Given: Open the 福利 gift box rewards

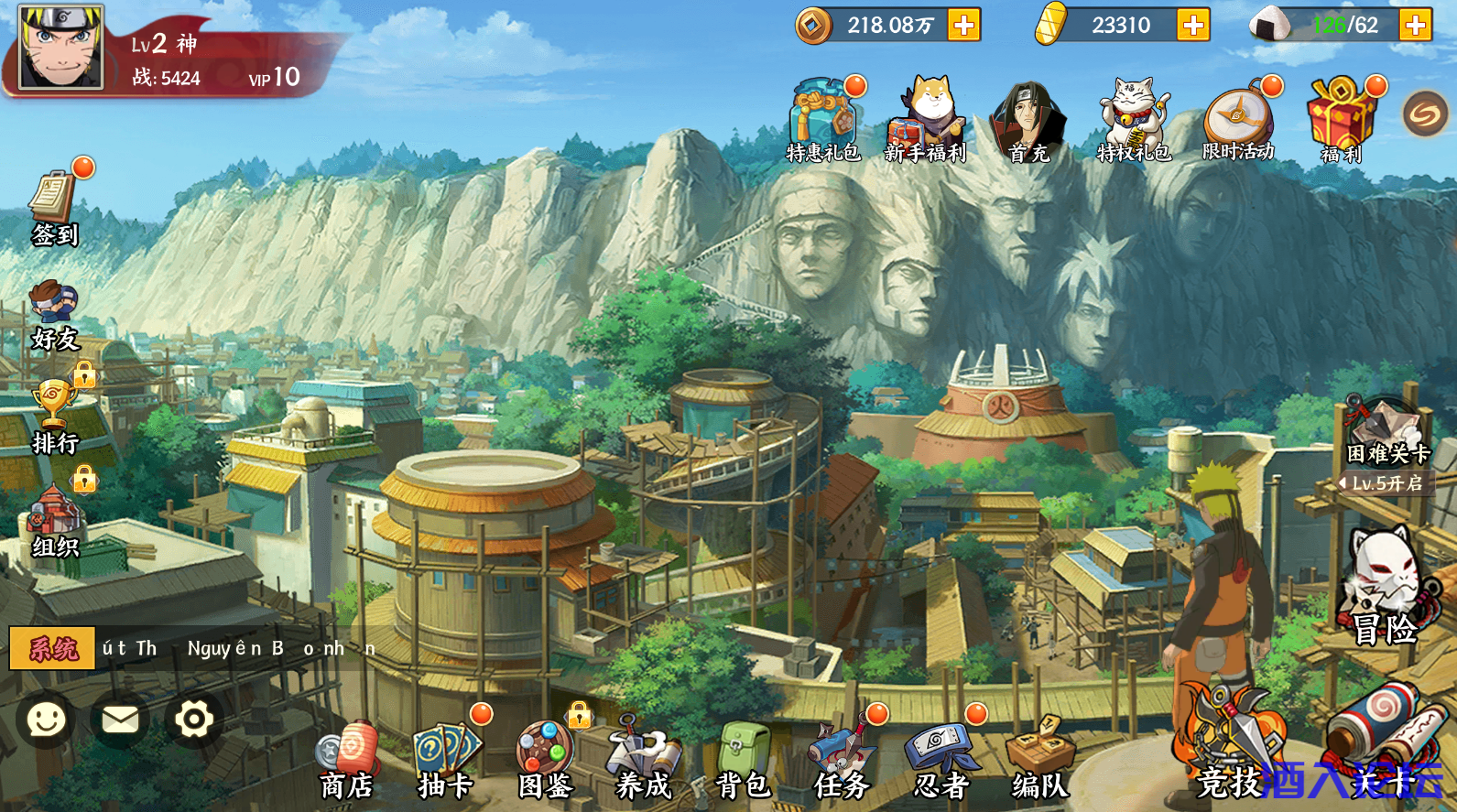Looking at the screenshot, I should coord(1342,121).
